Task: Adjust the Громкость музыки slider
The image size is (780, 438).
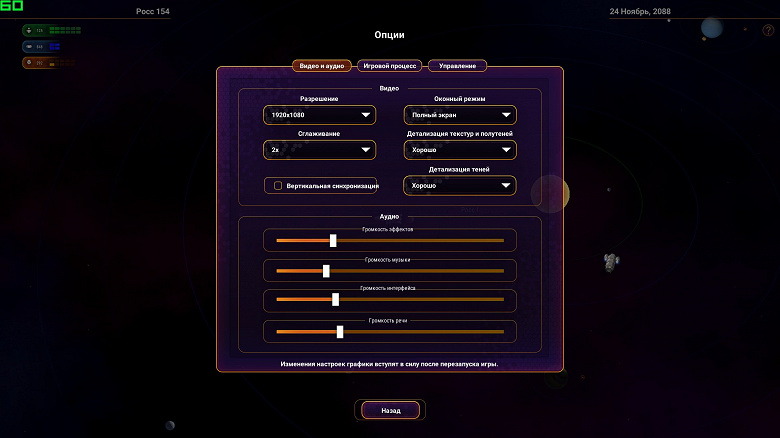Action: 326,271
